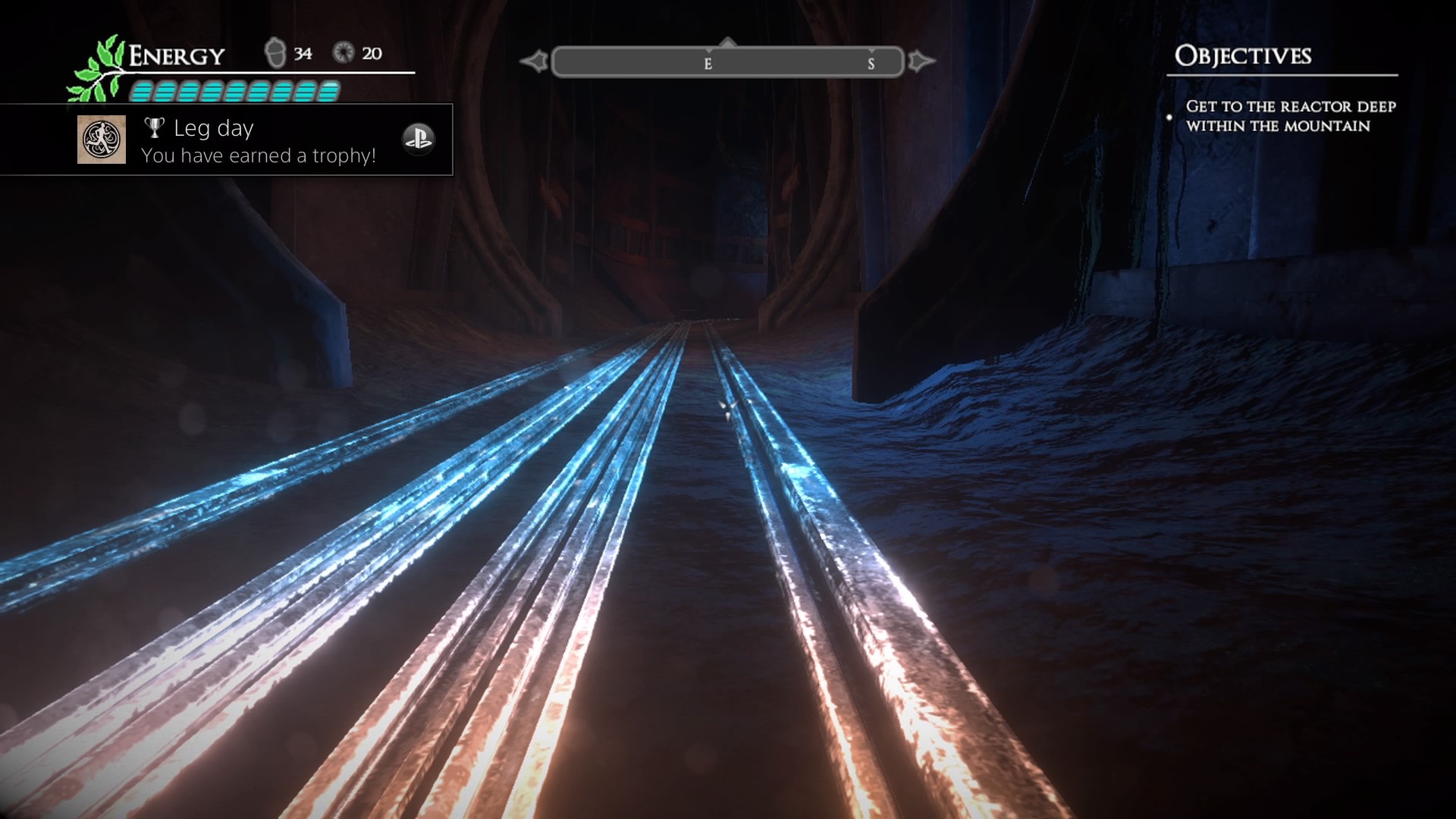
Task: Open the Objectives tracker heading
Action: pos(1243,56)
